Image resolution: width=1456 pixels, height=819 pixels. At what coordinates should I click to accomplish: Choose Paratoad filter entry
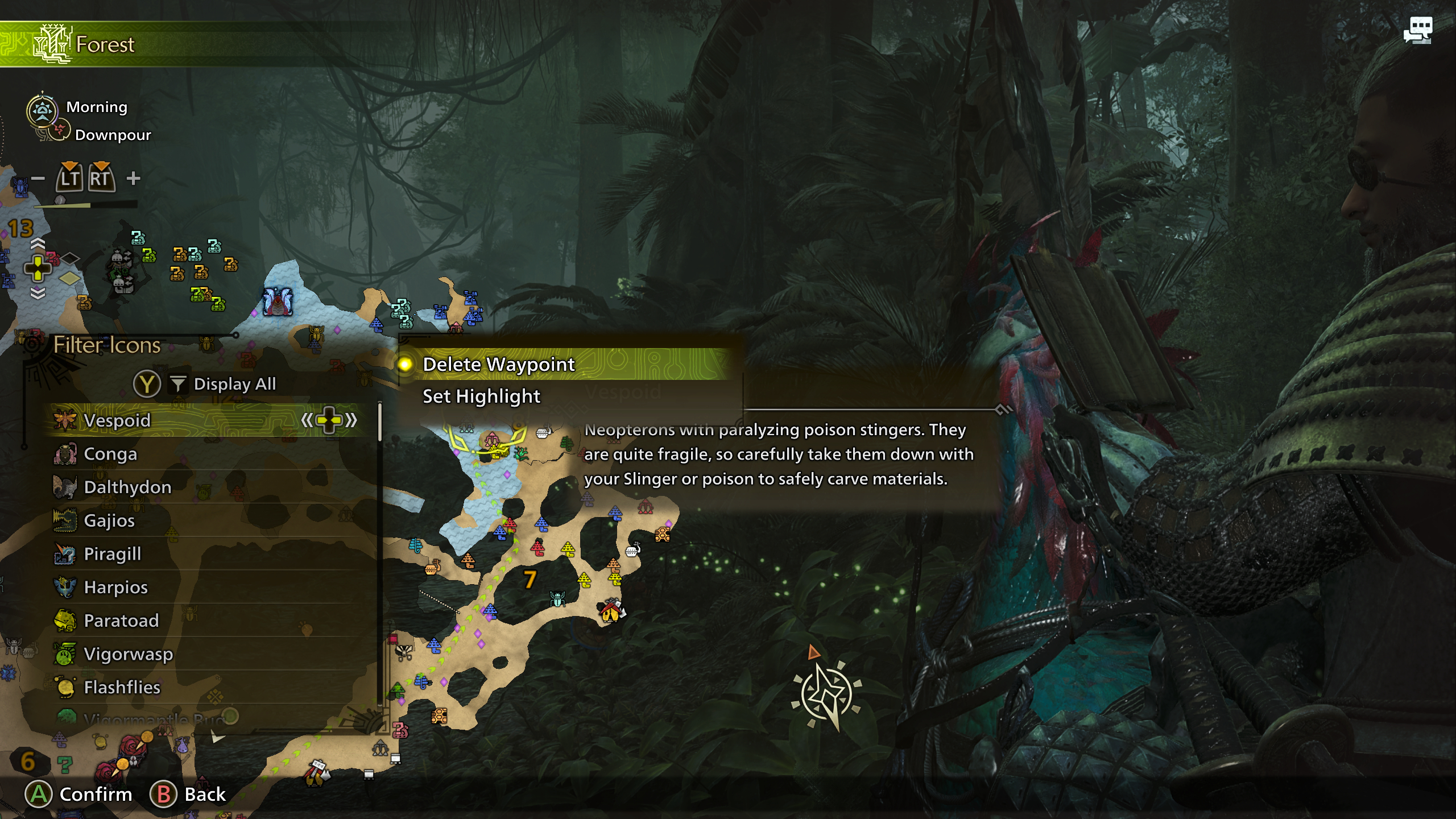tap(121, 621)
